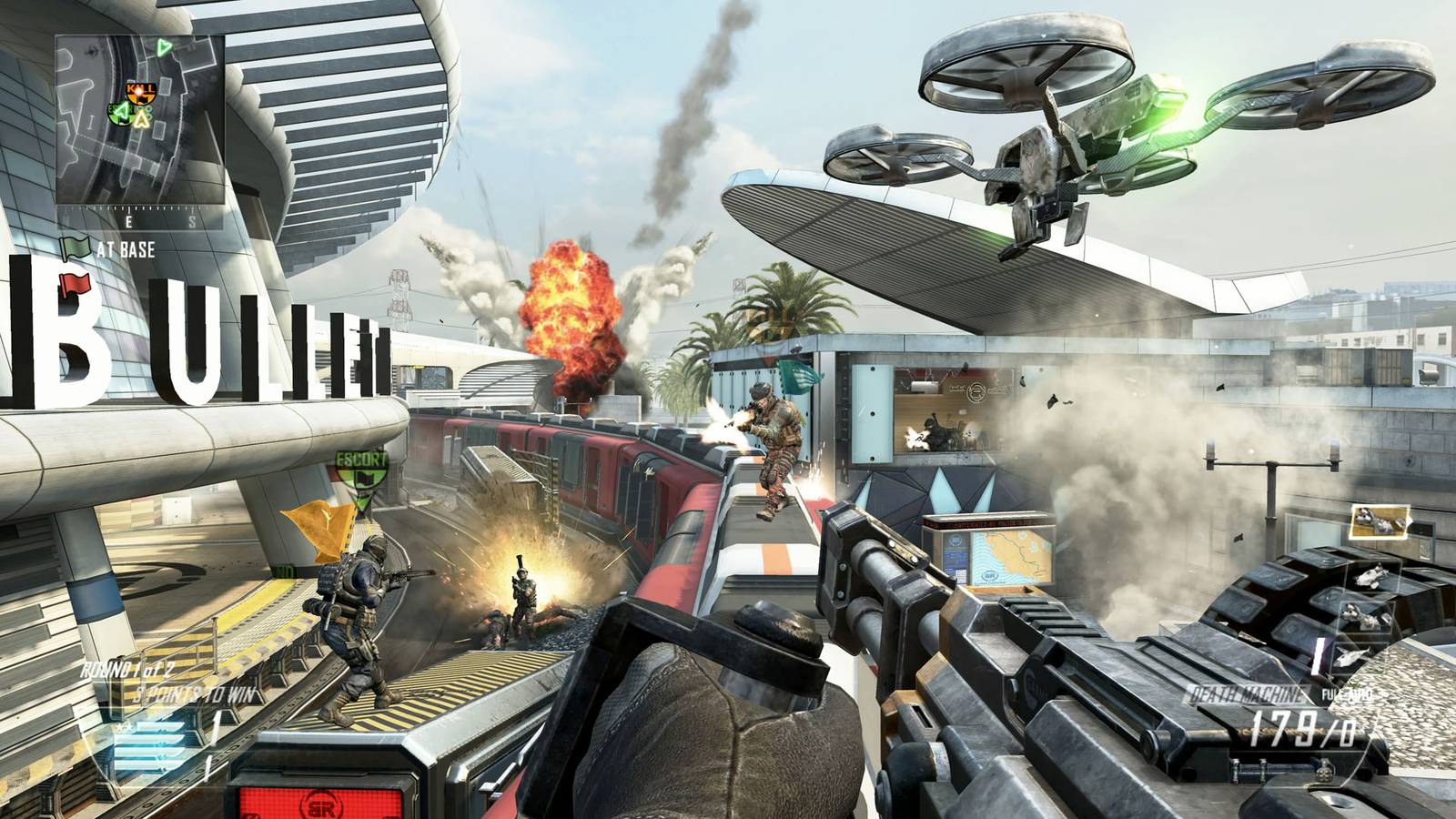Click the E marker on the compass bar

[x=128, y=219]
